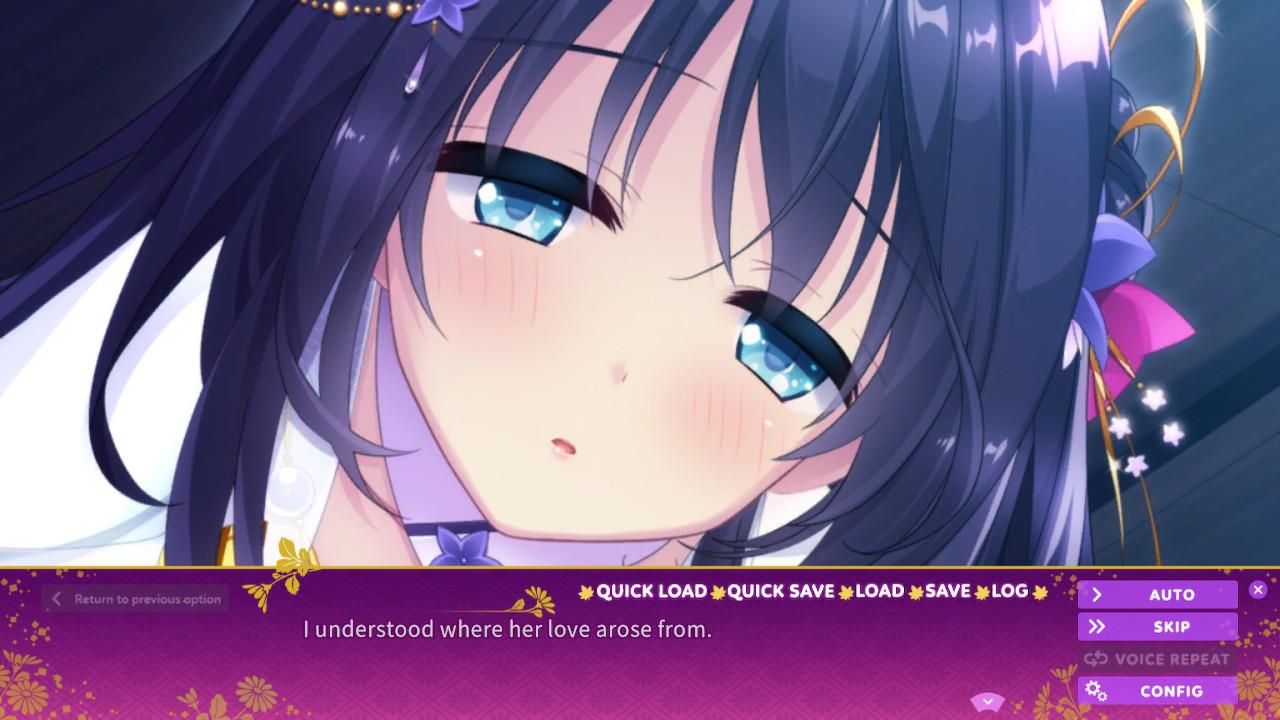Enable Auto text advance
The width and height of the screenshot is (1280, 720).
1157,595
